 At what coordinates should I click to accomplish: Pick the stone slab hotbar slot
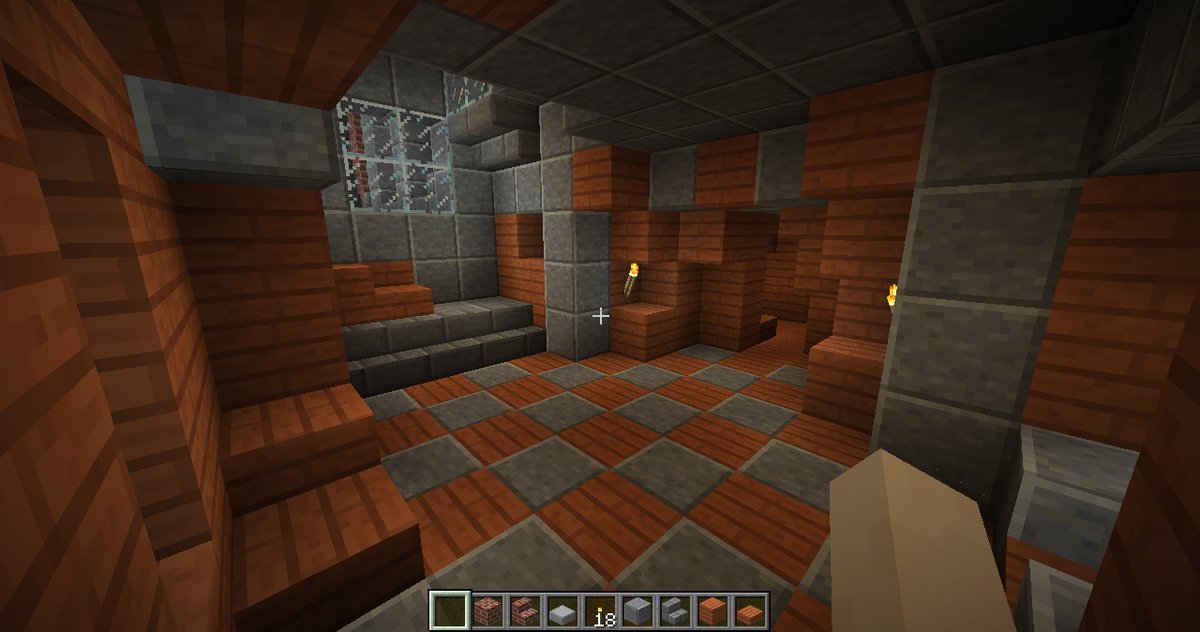click(x=562, y=609)
